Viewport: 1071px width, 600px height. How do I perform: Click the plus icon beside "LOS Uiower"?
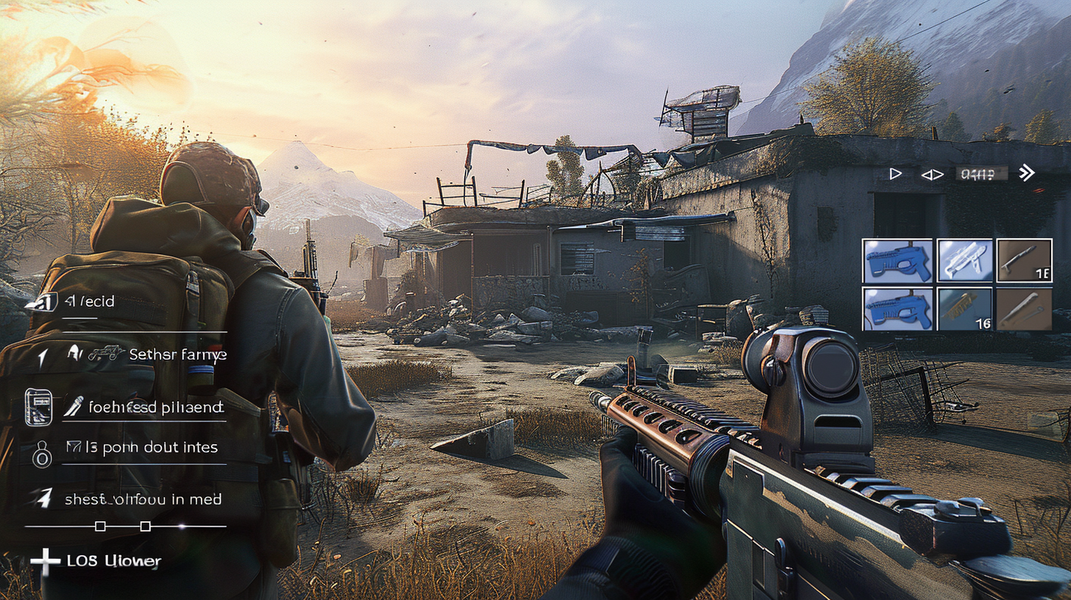point(45,561)
